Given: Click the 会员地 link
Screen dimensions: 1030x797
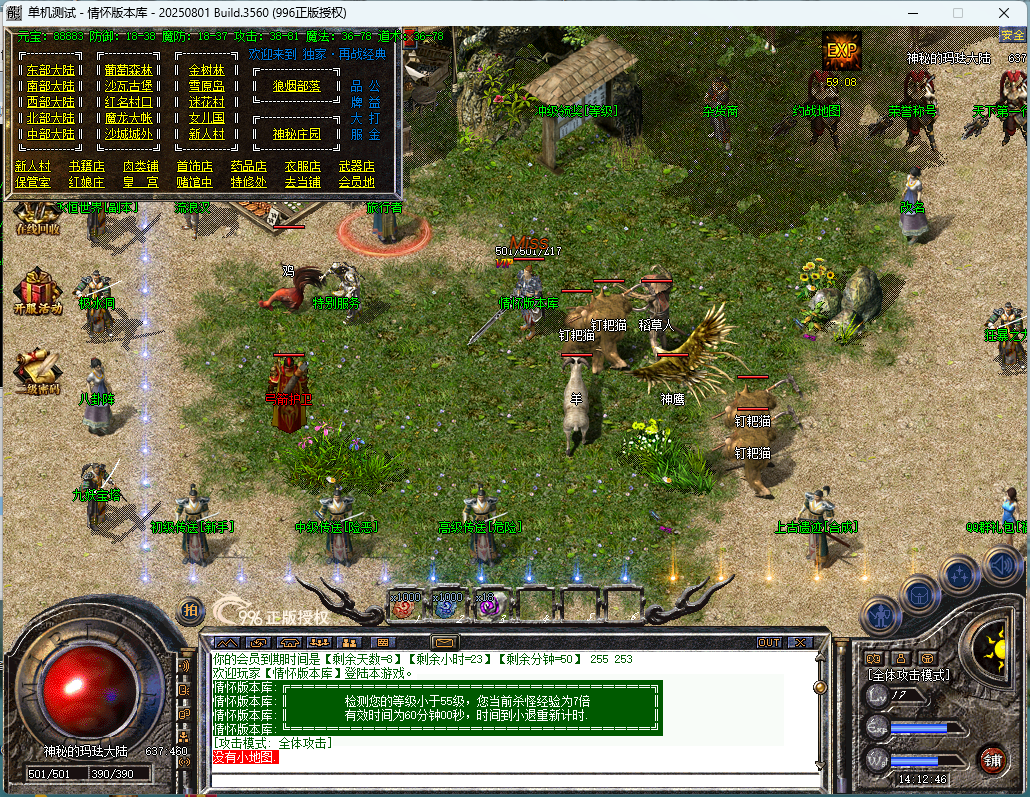Looking at the screenshot, I should click(356, 182).
